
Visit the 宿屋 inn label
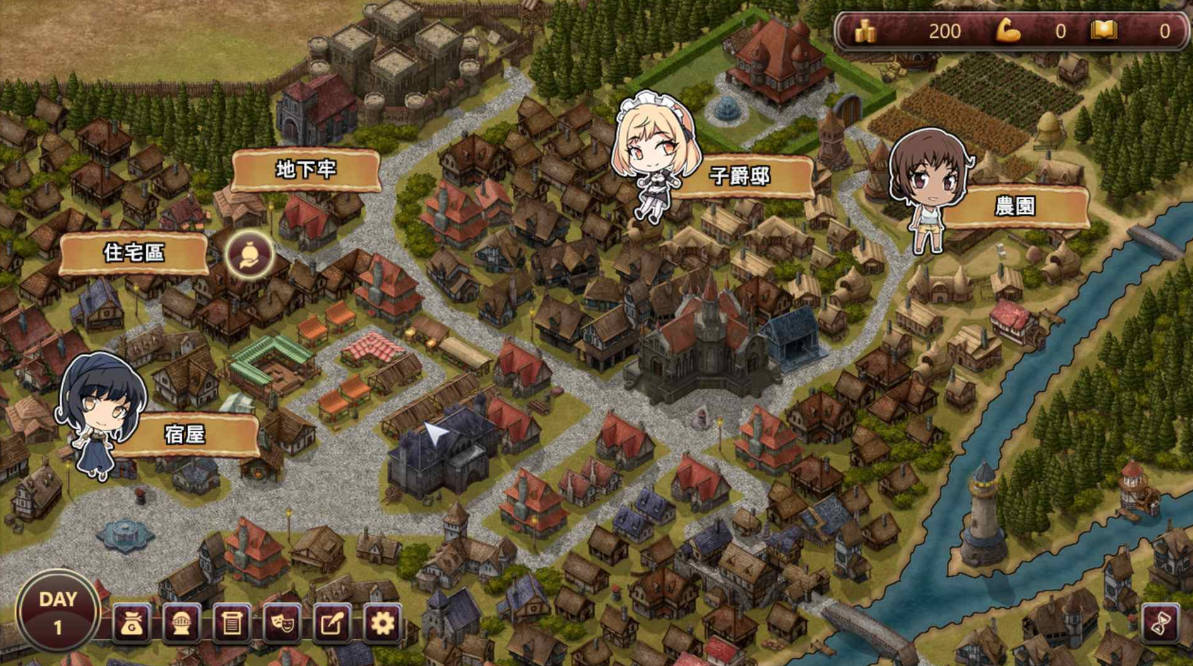coord(185,435)
